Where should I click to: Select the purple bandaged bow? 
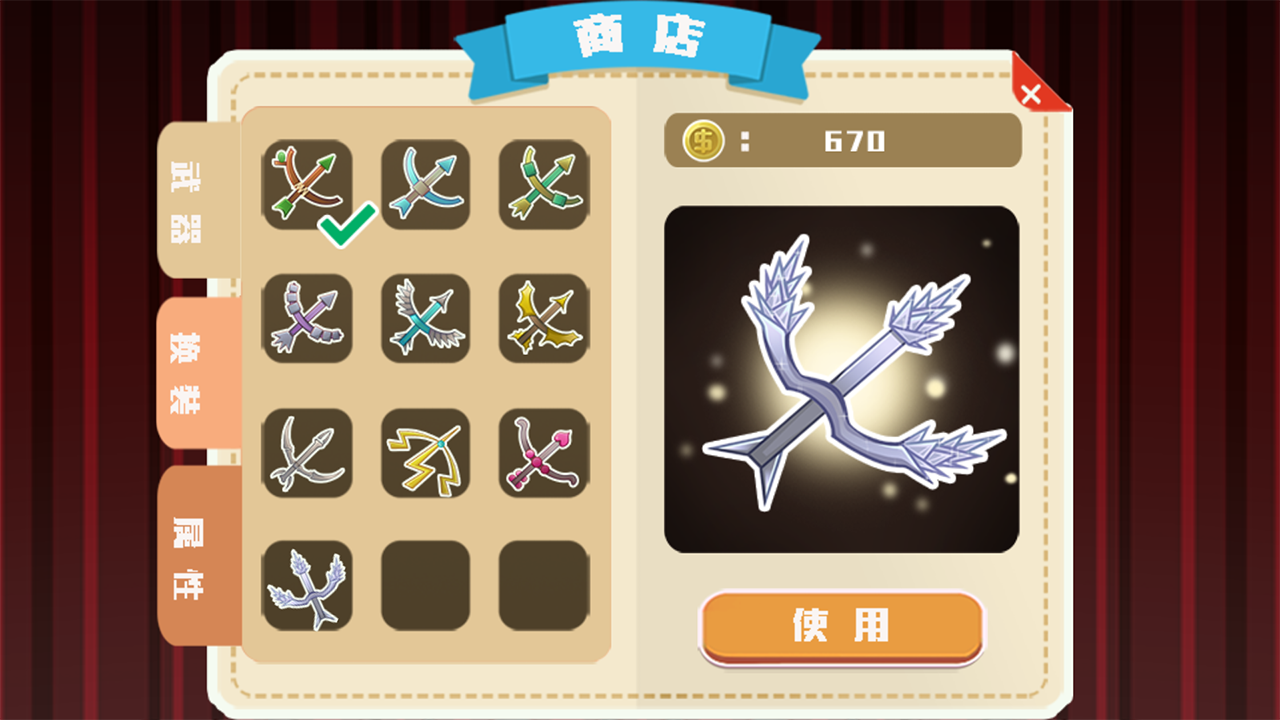[307, 319]
